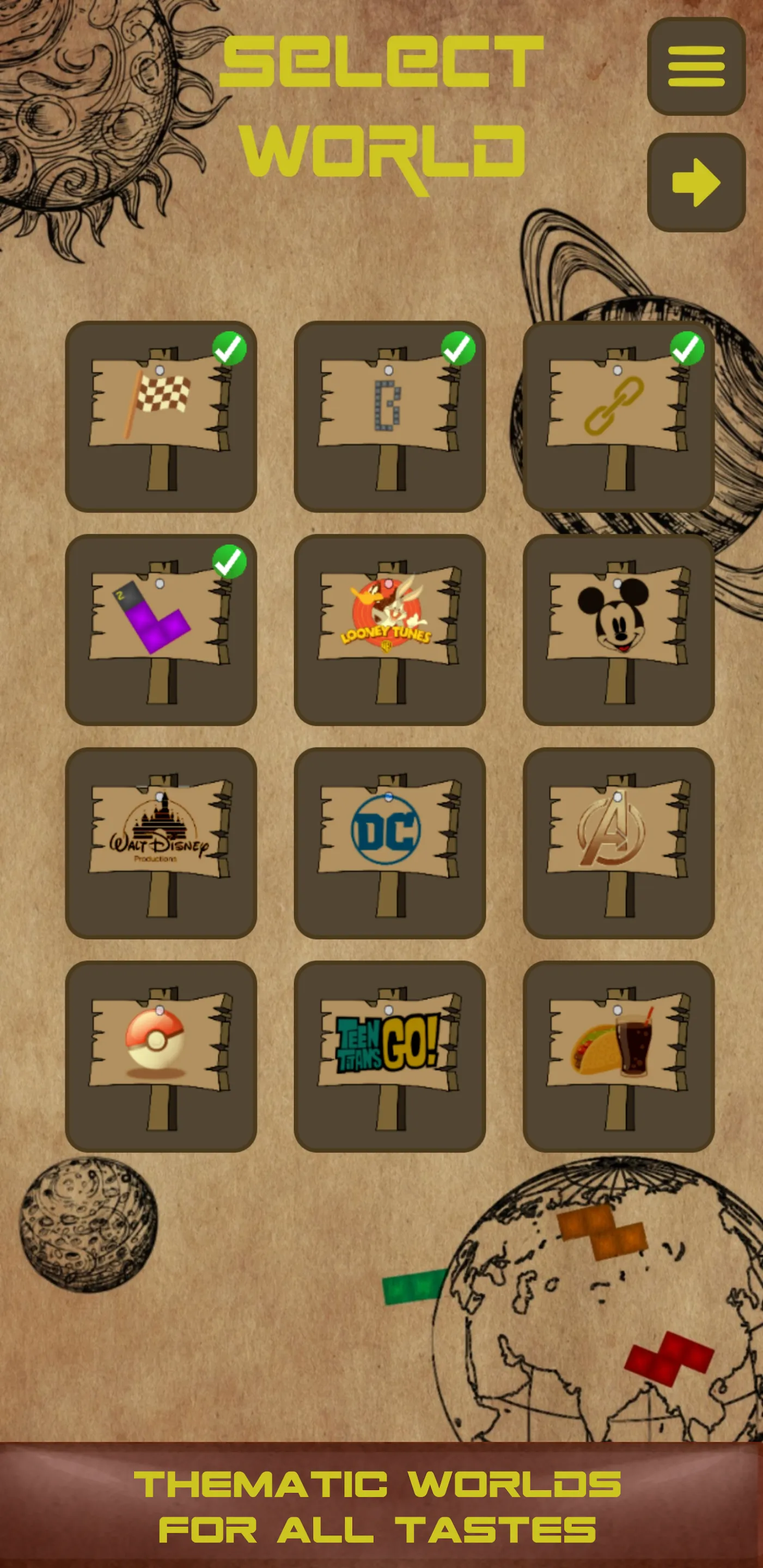Choose the Teen Titans Go world

389,1056
